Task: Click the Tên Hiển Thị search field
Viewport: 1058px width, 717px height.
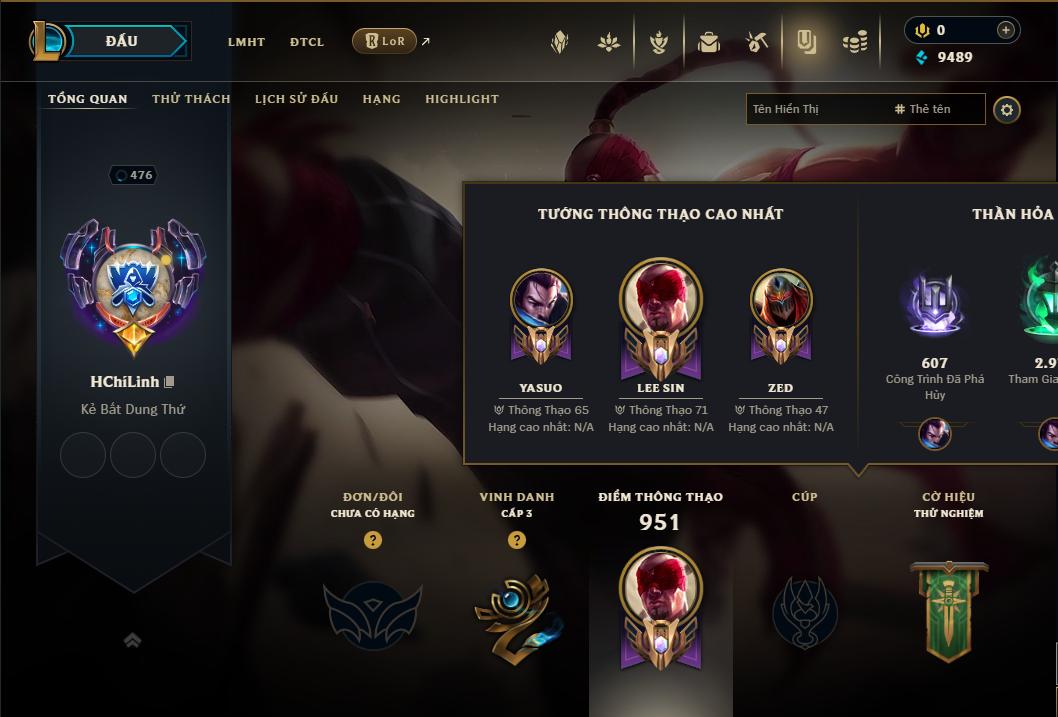Action: [815, 109]
